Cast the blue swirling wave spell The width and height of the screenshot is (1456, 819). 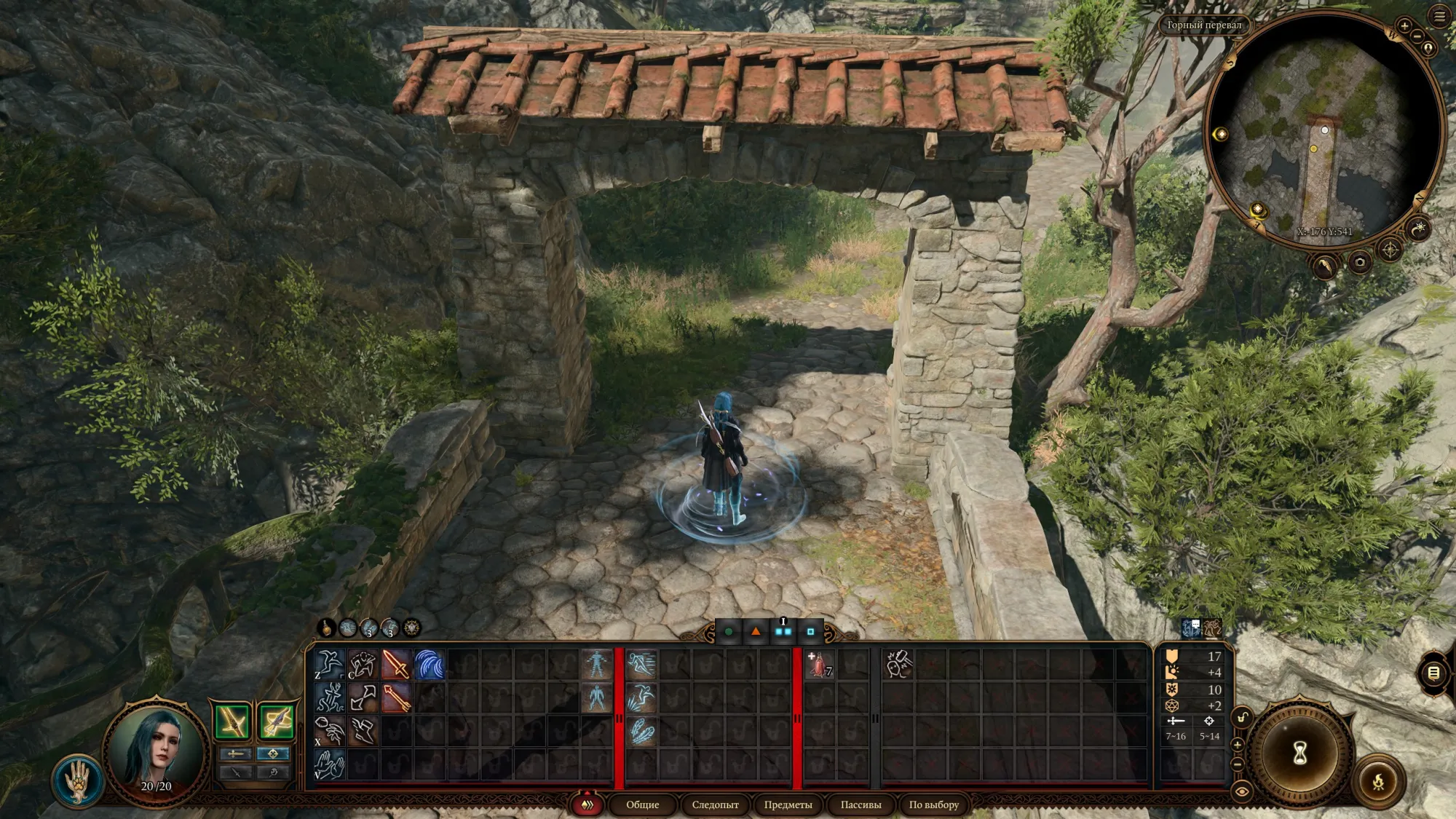430,665
